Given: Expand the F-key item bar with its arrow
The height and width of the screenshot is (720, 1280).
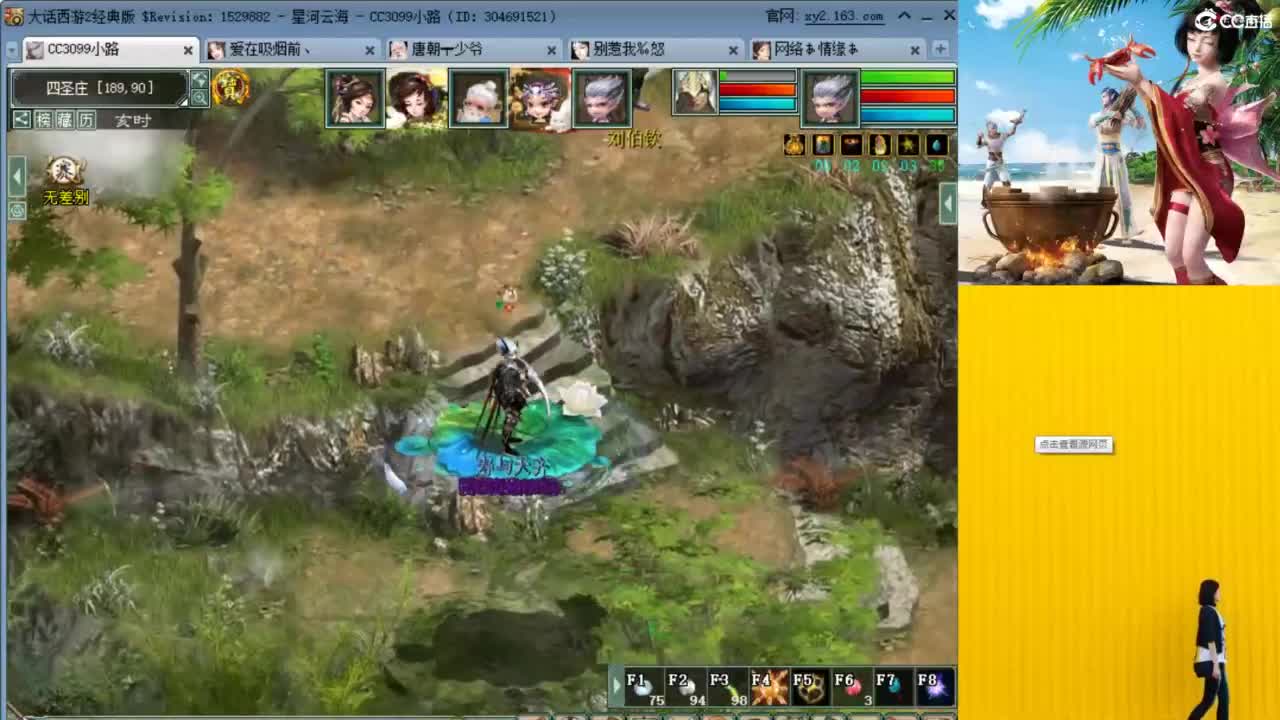Looking at the screenshot, I should pos(617,687).
